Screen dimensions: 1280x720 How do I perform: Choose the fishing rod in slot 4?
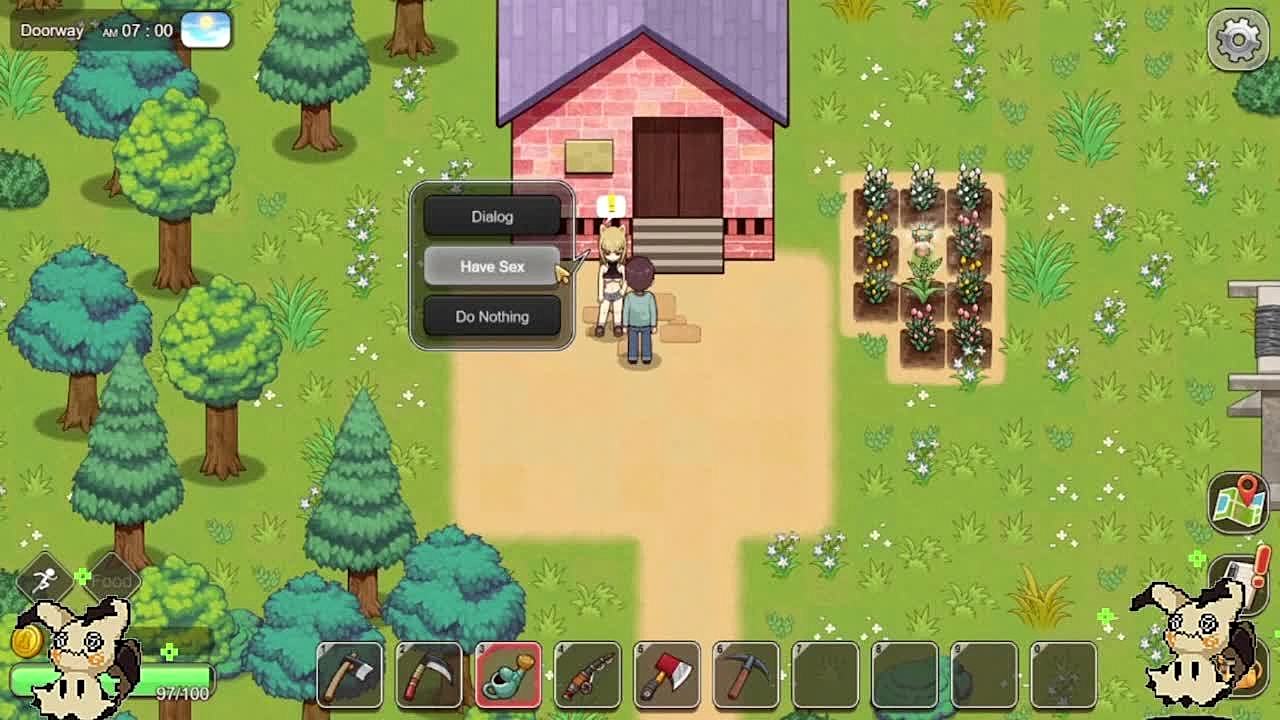[x=587, y=675]
